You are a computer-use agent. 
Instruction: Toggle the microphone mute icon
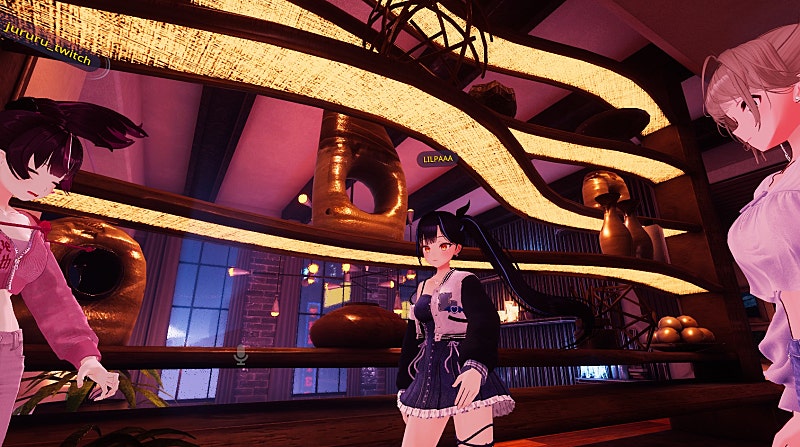(241, 354)
